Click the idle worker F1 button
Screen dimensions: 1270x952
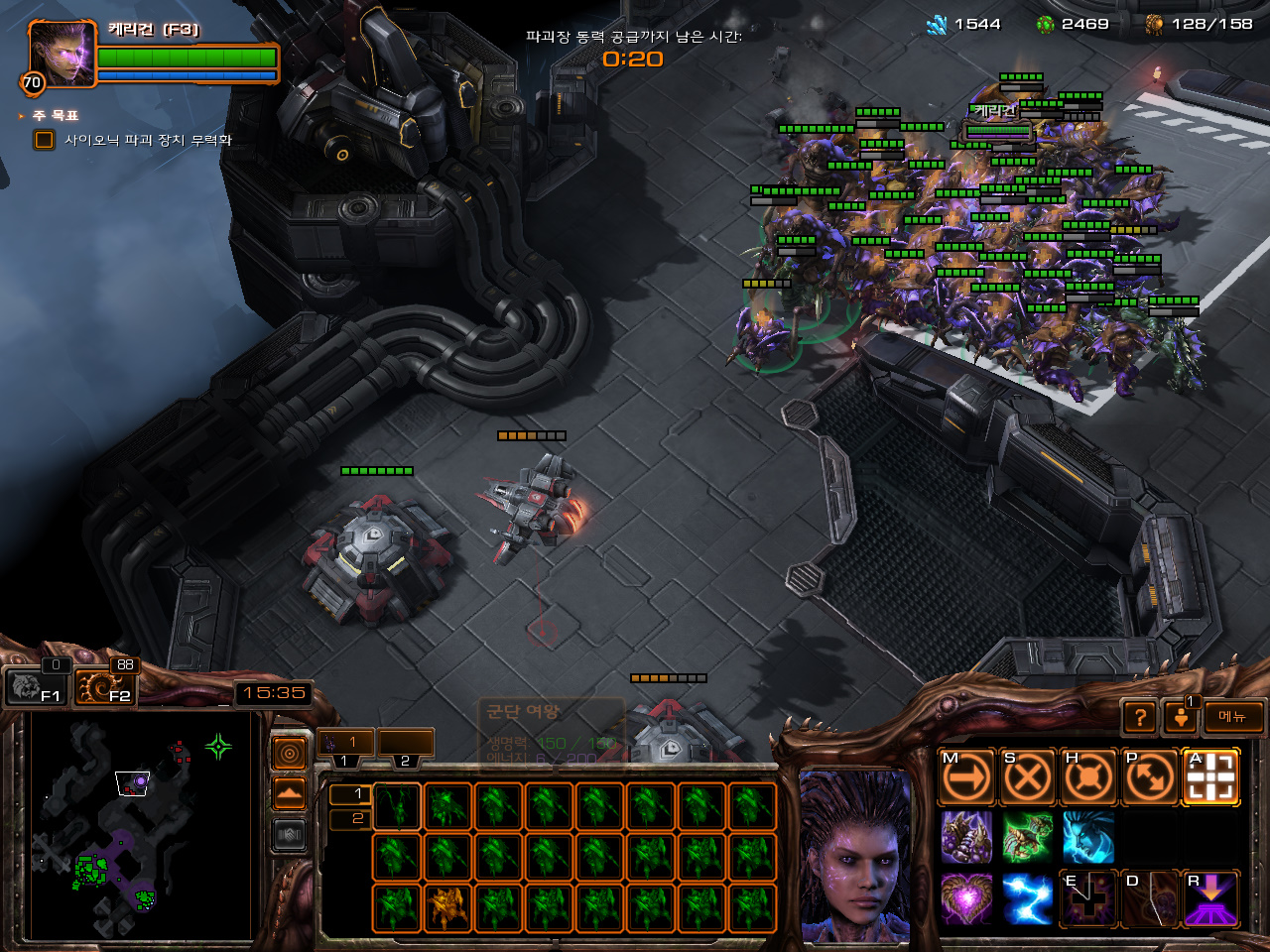coord(34,686)
